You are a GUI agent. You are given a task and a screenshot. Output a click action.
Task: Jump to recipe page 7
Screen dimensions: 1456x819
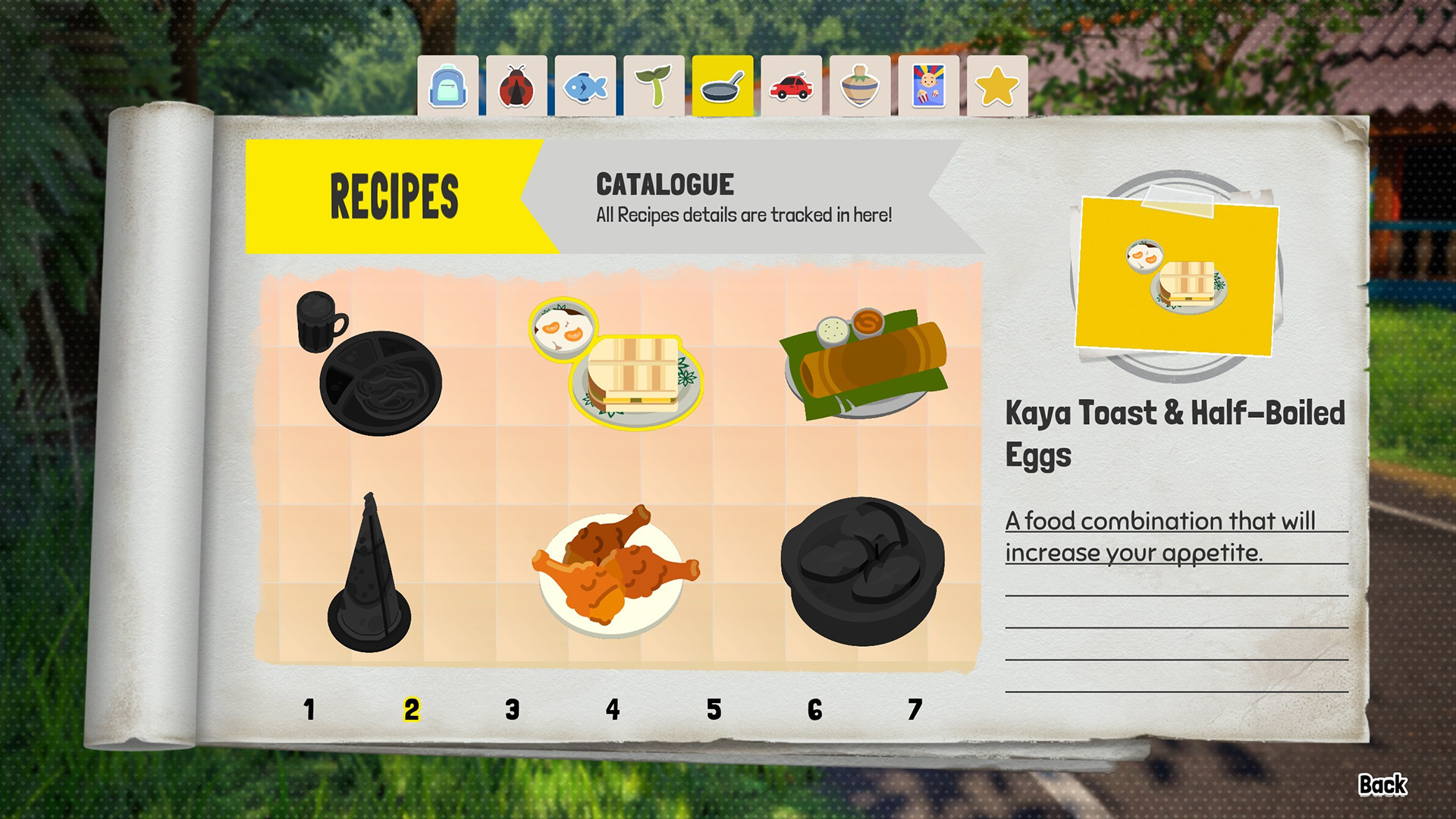click(x=915, y=711)
